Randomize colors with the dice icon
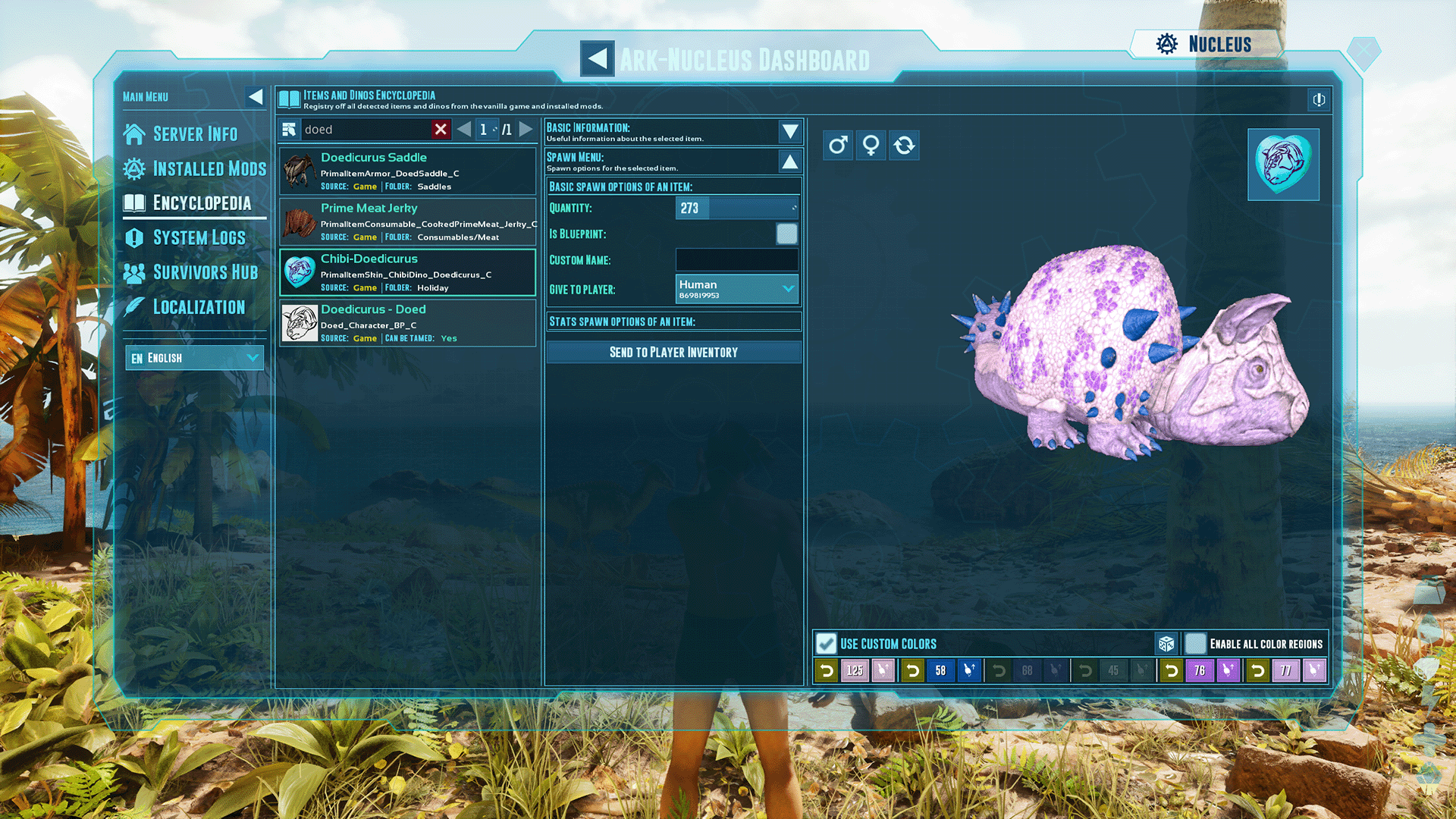The width and height of the screenshot is (1456, 819). click(x=1167, y=643)
